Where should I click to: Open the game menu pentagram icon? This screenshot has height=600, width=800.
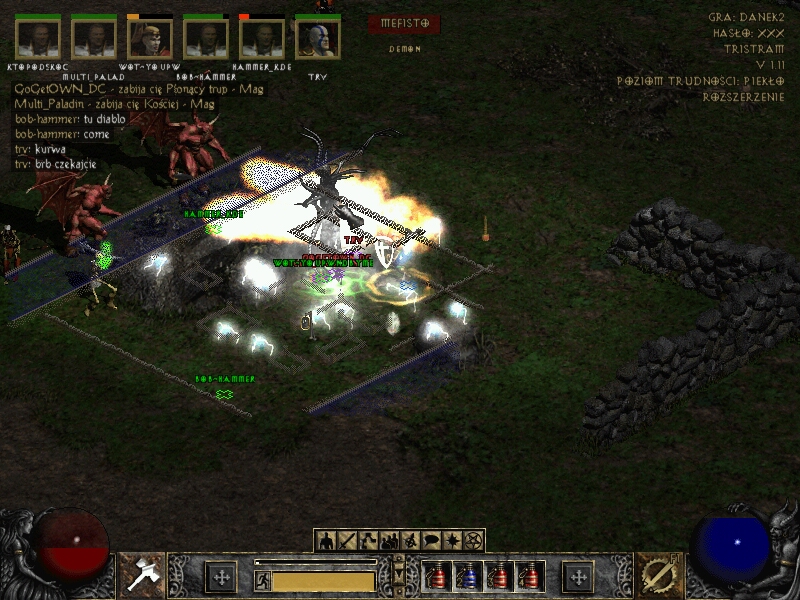[x=473, y=541]
